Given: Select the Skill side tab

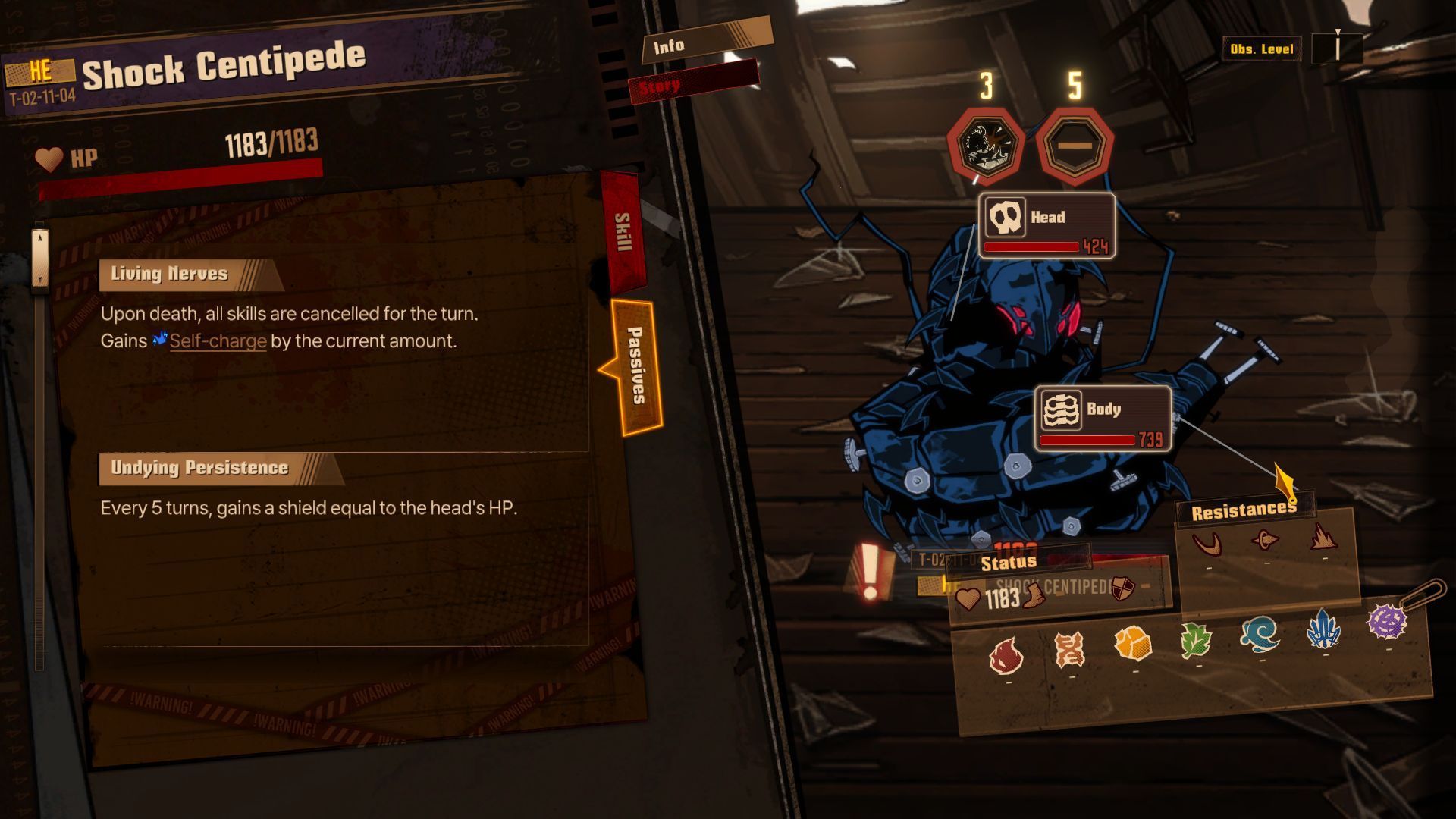Looking at the screenshot, I should tap(623, 232).
